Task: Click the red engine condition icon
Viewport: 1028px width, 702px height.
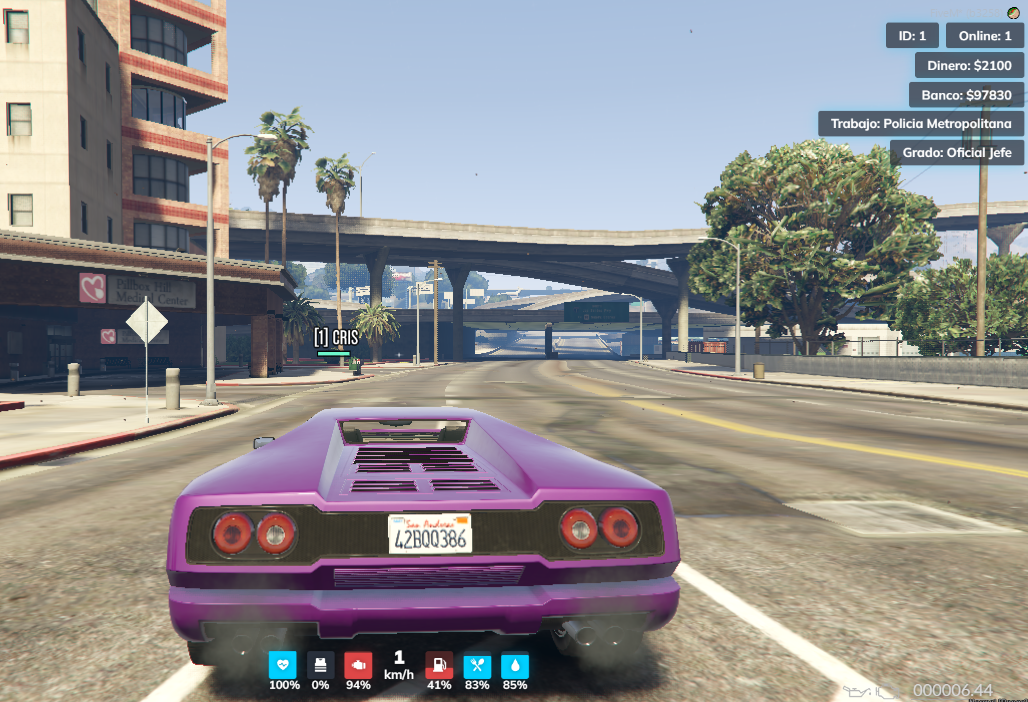Action: click(x=358, y=665)
